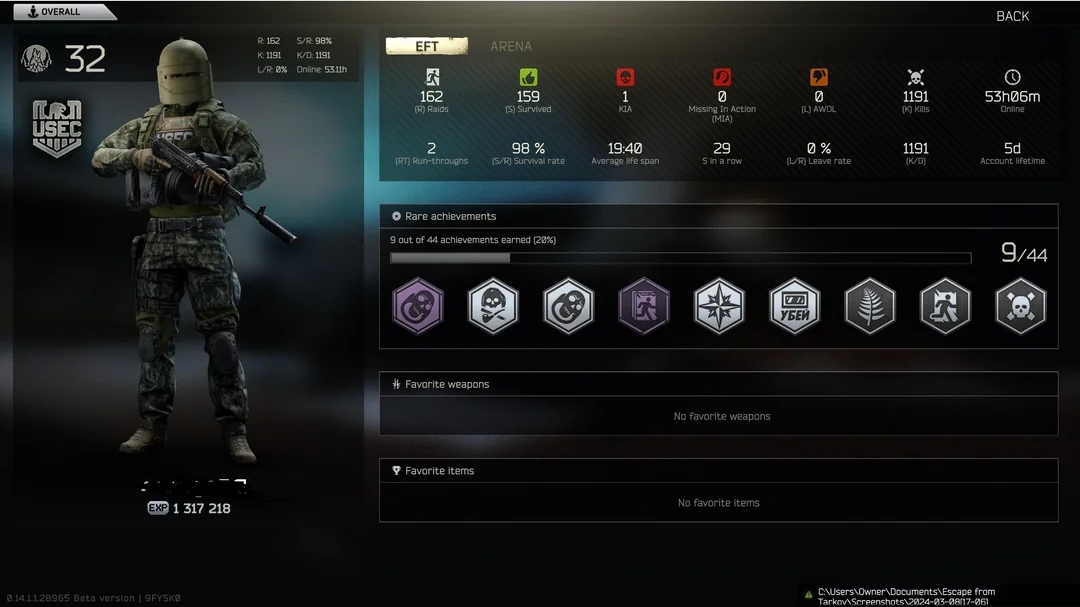This screenshot has width=1080, height=607.
Task: Select the fern leaf achievement badge
Action: click(870, 306)
